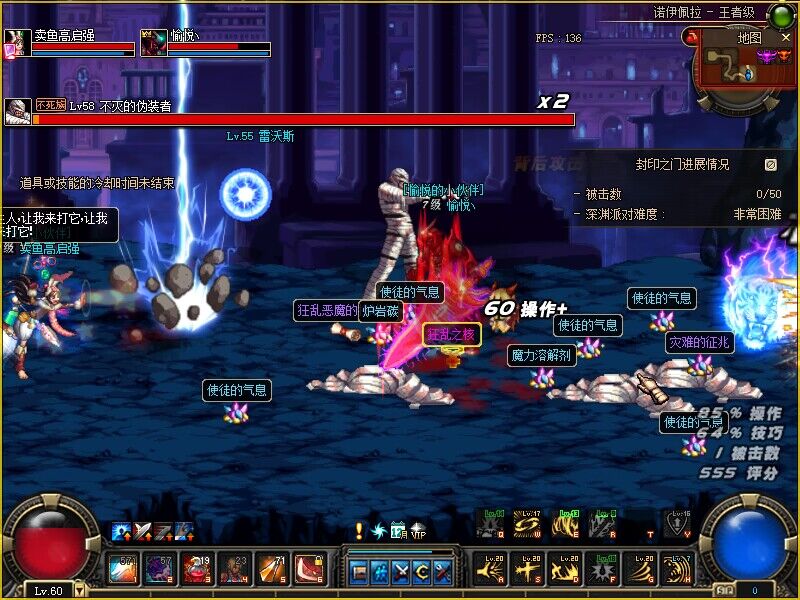Click the yellow crescent C menu button

[422, 573]
